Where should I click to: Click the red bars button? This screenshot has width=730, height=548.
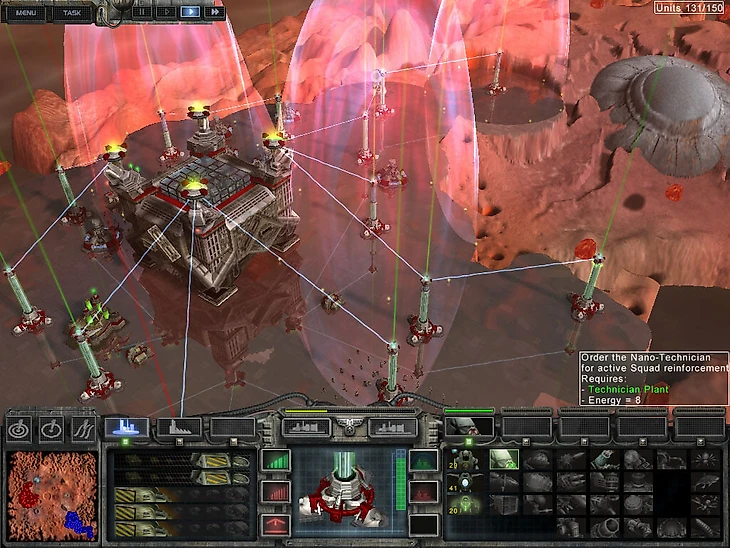coord(274,492)
